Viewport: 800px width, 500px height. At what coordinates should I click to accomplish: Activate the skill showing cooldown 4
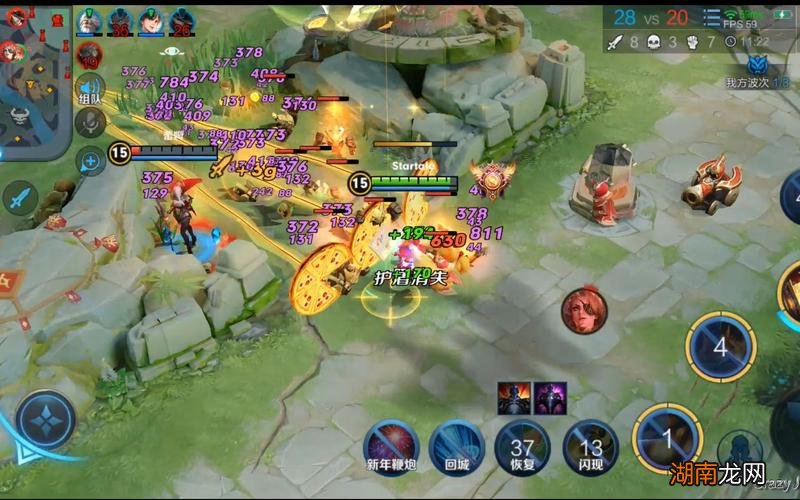click(720, 346)
